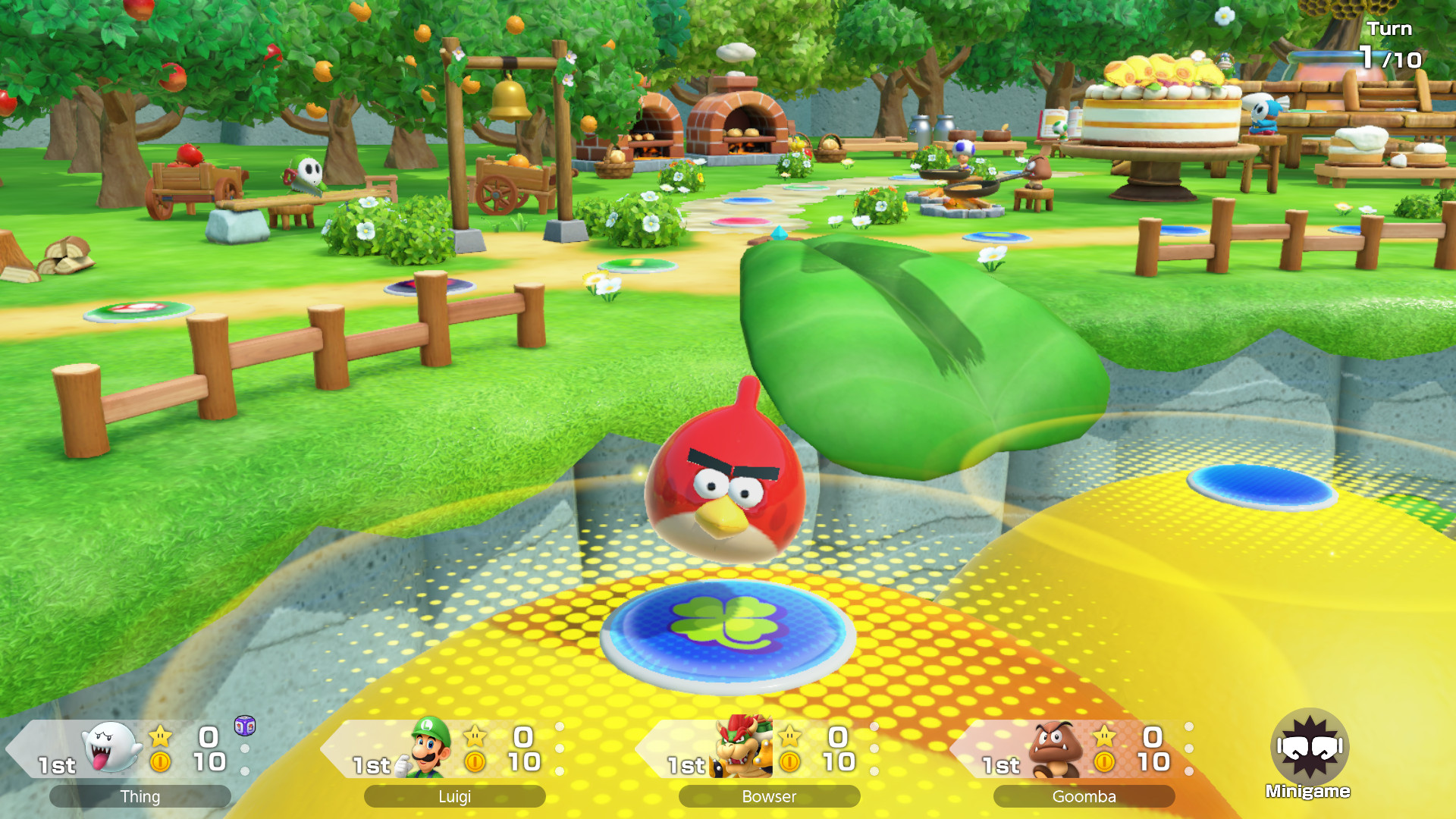Click the Thing name label
1456x819 pixels.
139,797
